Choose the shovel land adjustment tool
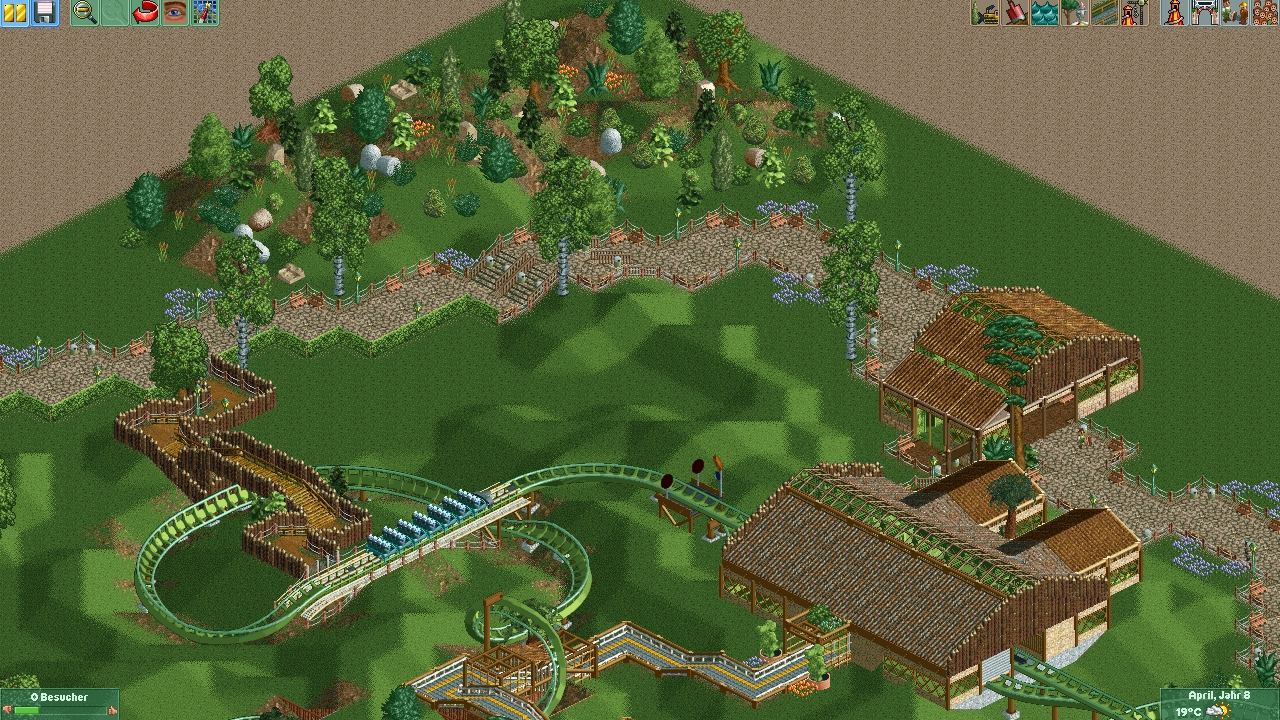The image size is (1280, 720). pos(1015,12)
